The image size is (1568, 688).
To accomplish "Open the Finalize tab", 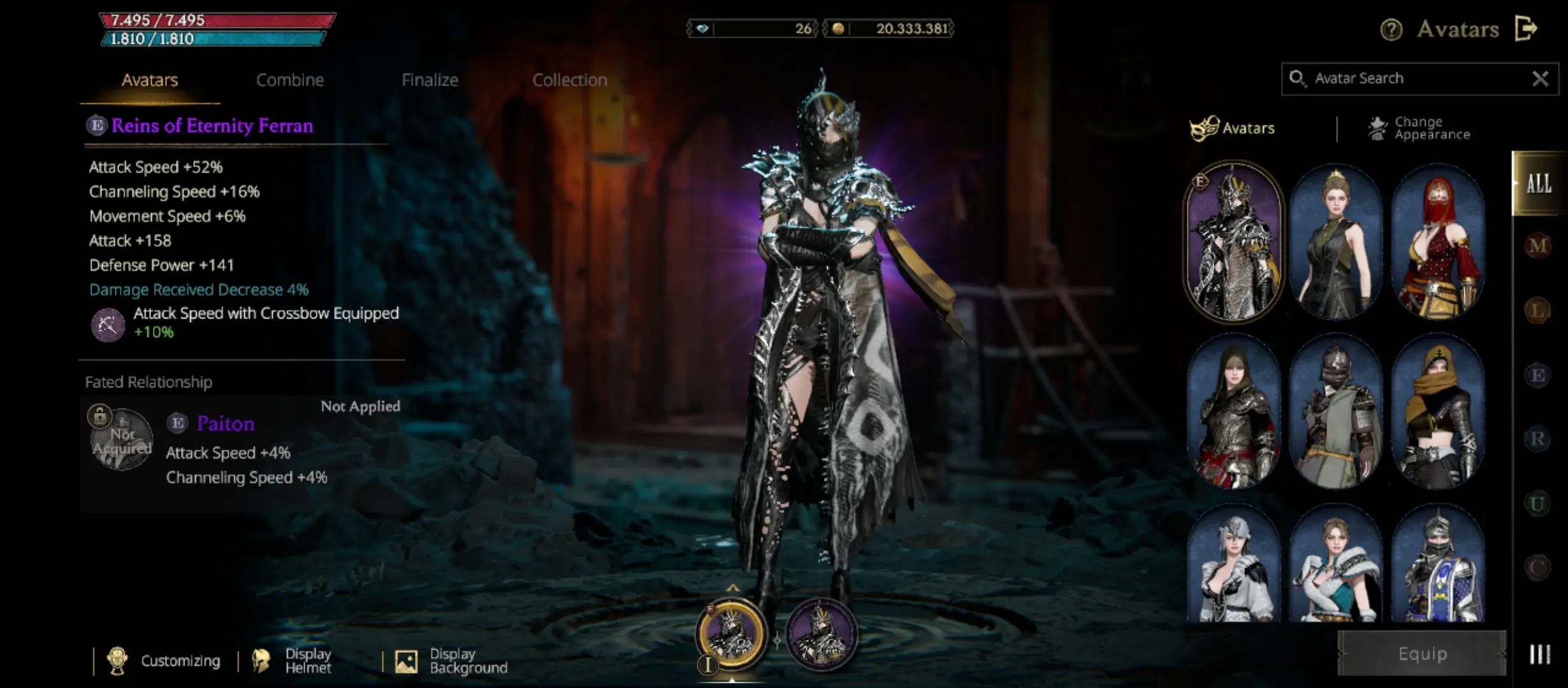I will [x=430, y=80].
